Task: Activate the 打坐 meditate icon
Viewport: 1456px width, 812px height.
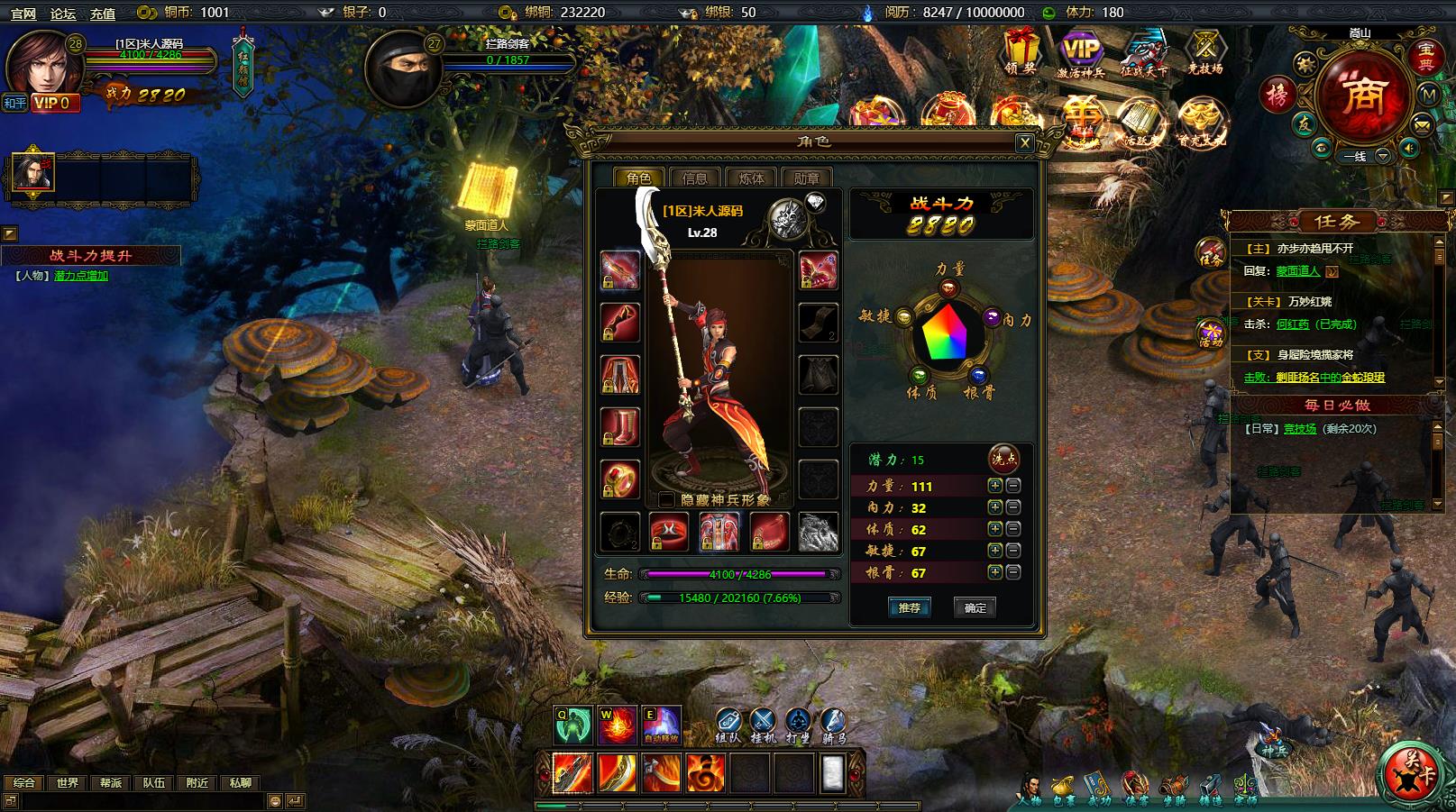Action: click(x=798, y=725)
